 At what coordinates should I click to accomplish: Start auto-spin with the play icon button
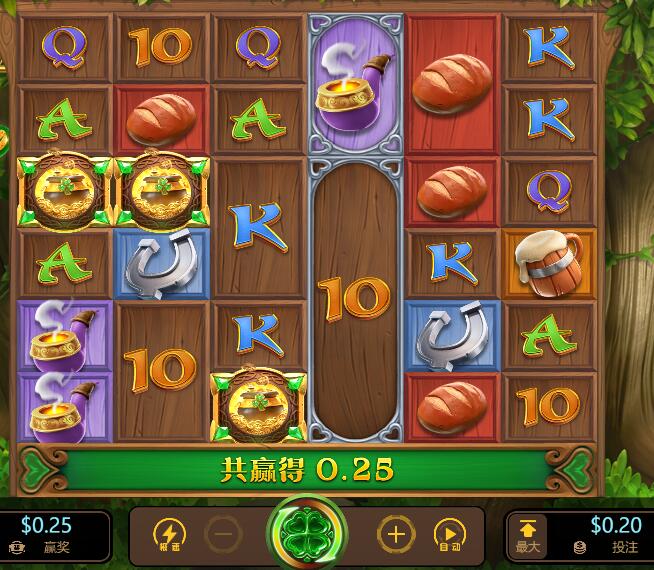click(450, 535)
